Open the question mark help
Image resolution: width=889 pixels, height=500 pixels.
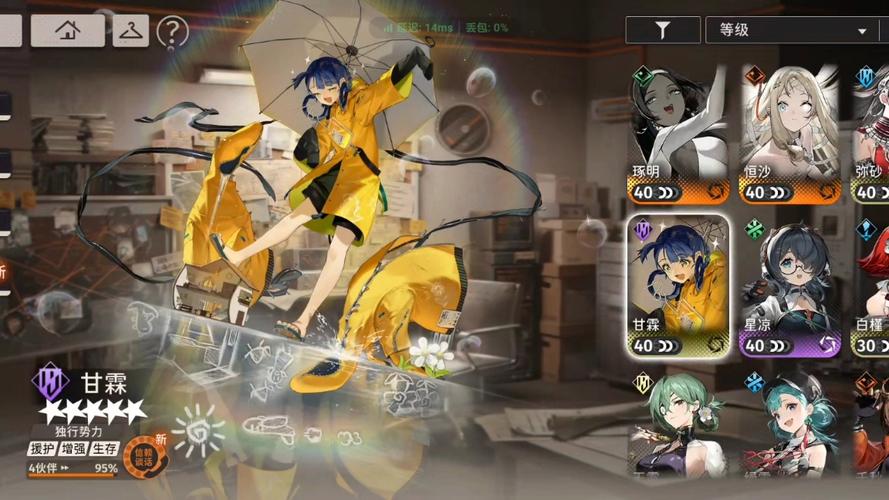click(172, 32)
